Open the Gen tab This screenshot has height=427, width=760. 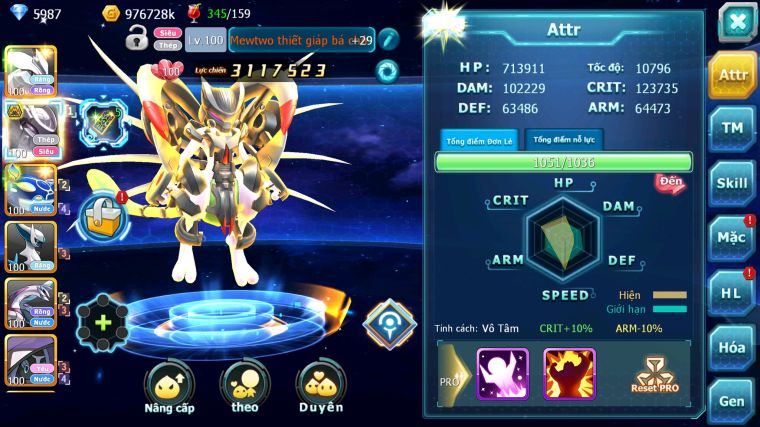pyautogui.click(x=732, y=400)
